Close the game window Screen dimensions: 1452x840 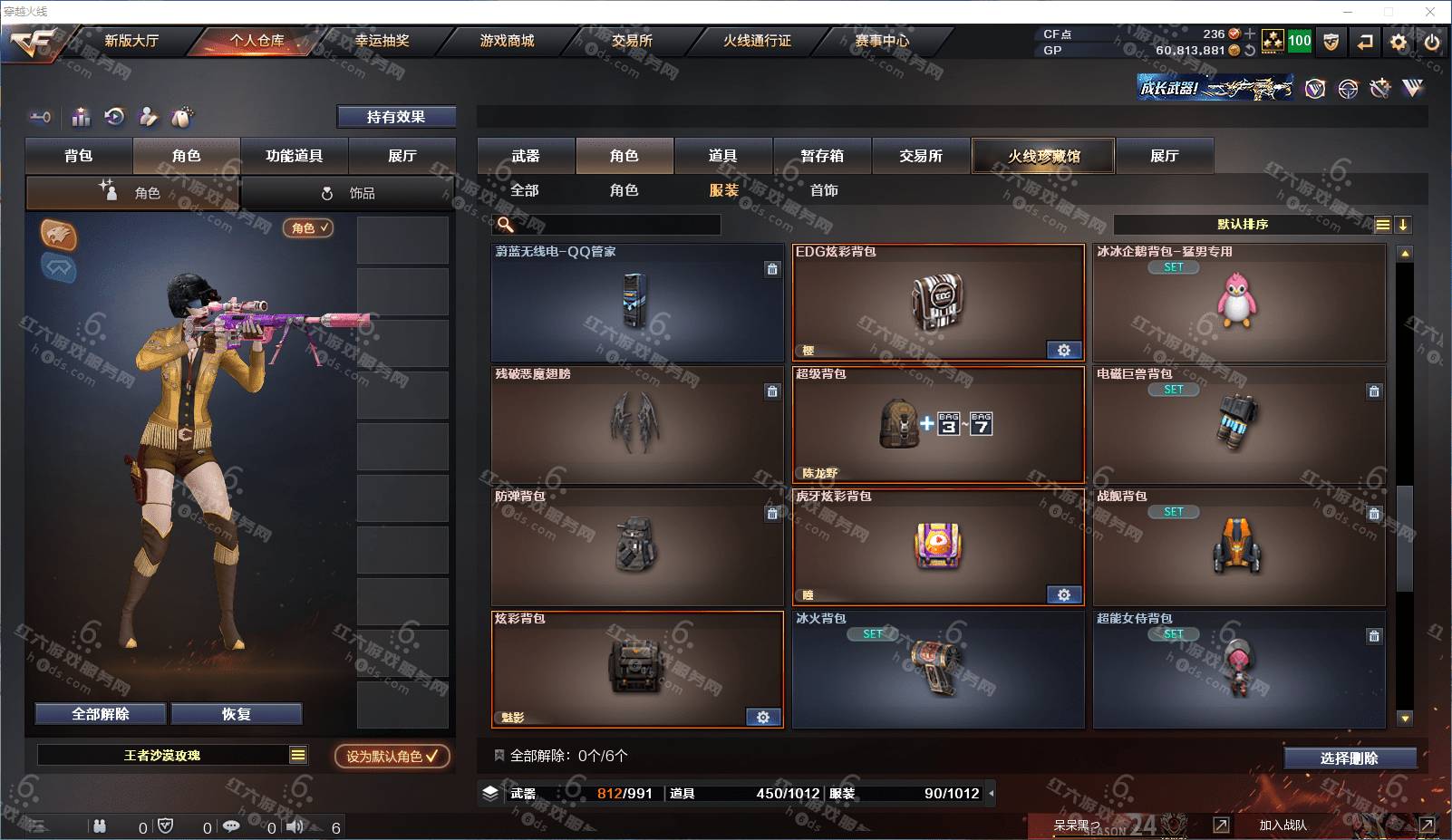click(1430, 12)
